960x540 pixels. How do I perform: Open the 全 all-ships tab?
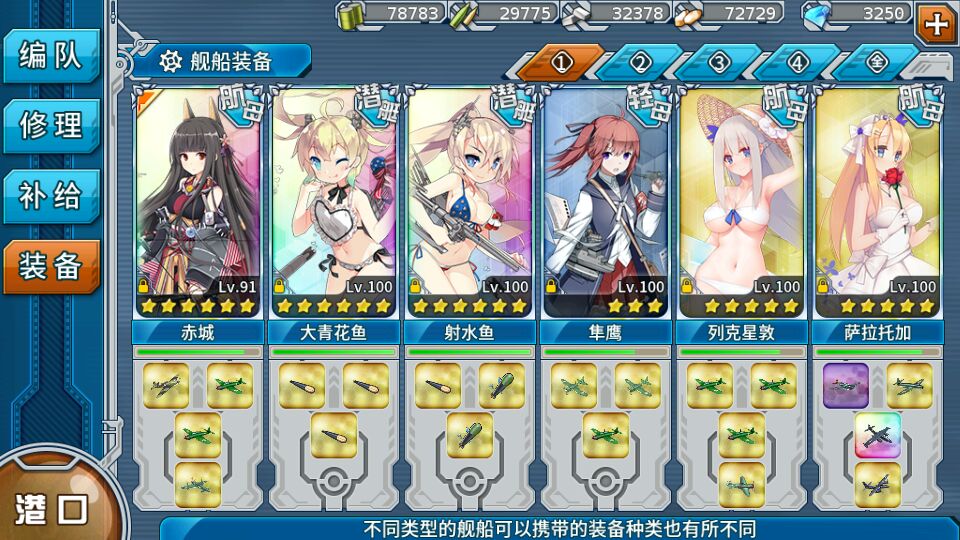[876, 63]
